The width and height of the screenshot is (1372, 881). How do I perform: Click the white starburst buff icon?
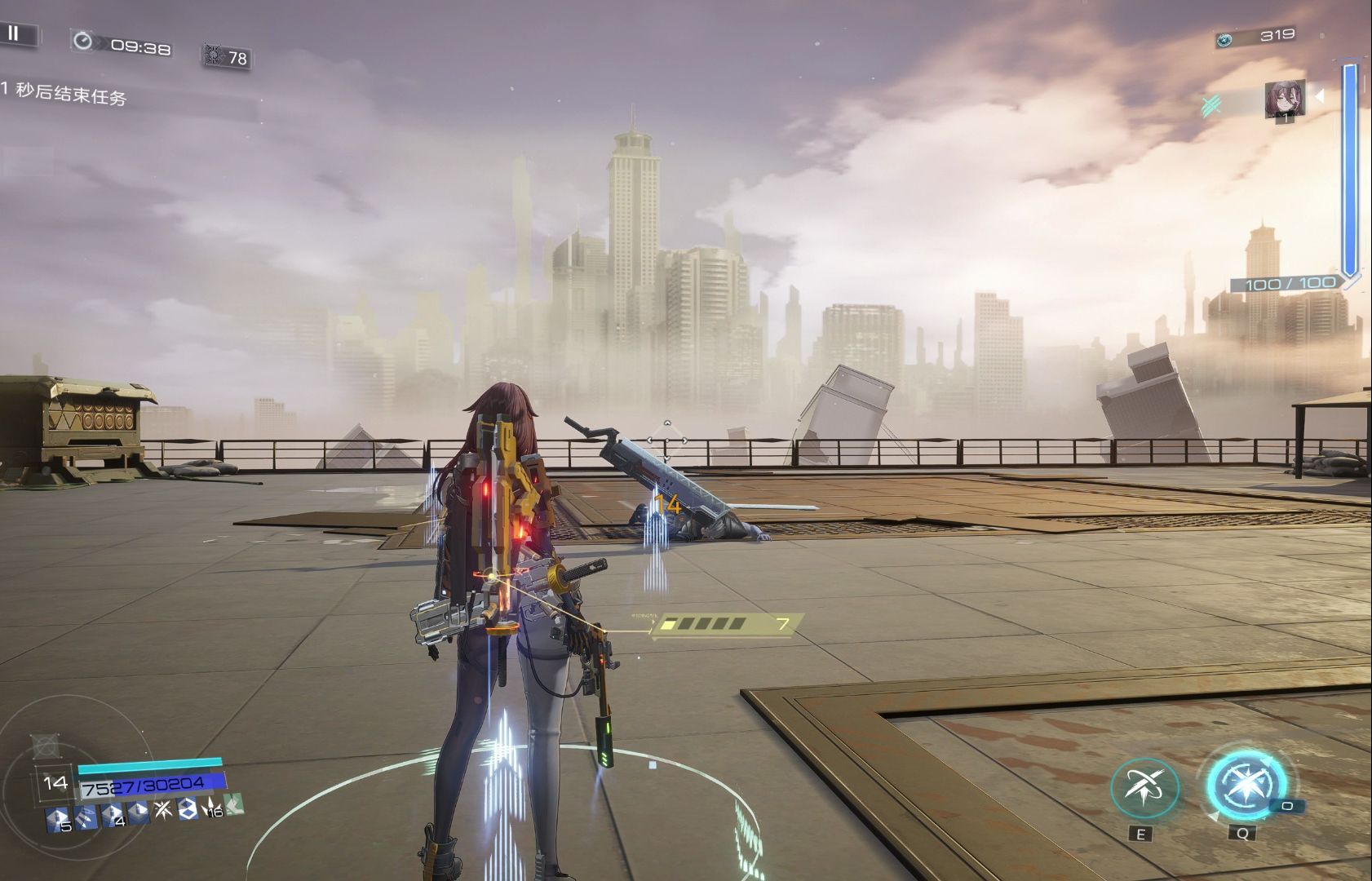(x=163, y=810)
